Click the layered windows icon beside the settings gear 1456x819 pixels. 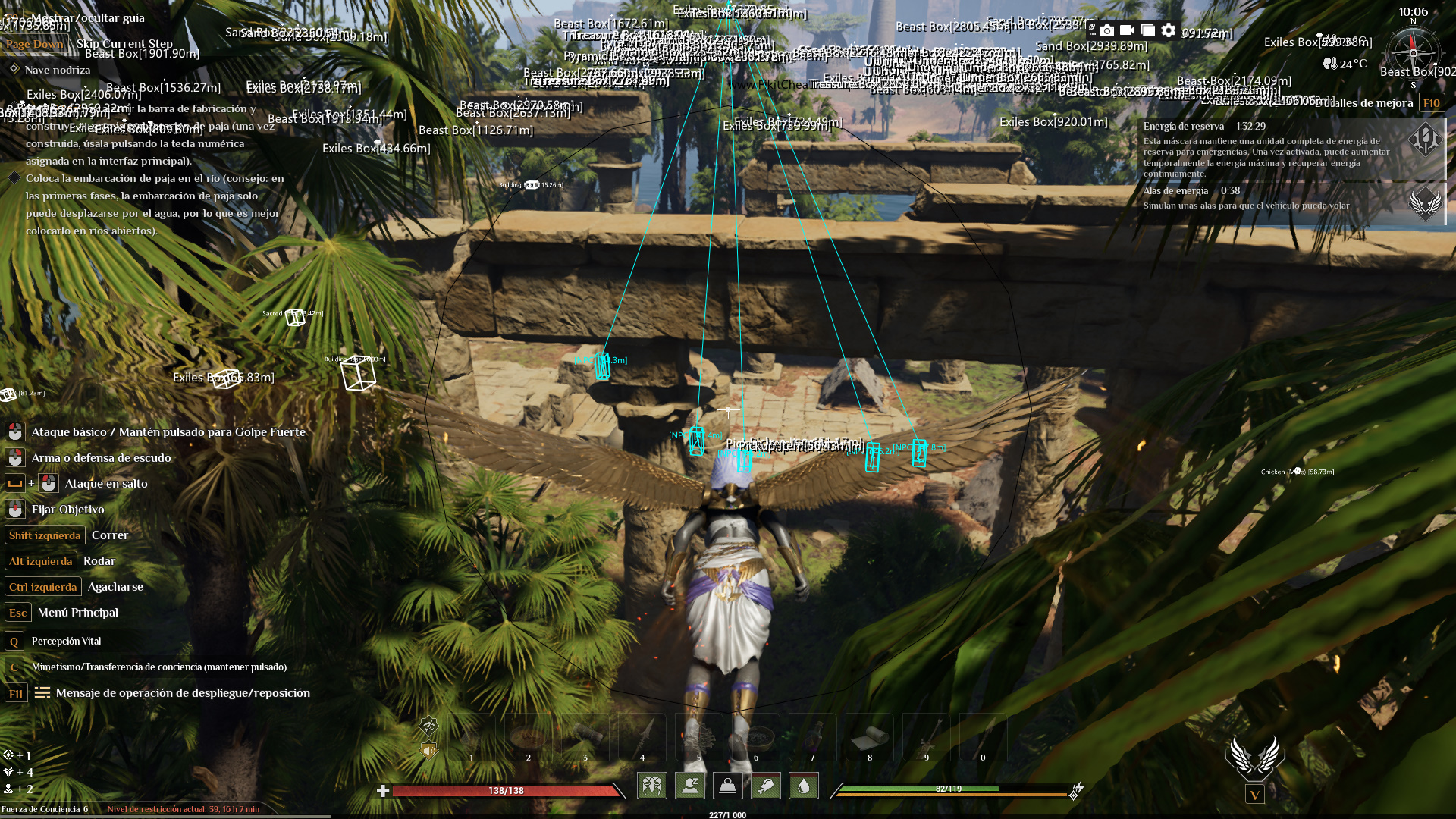tap(1147, 31)
